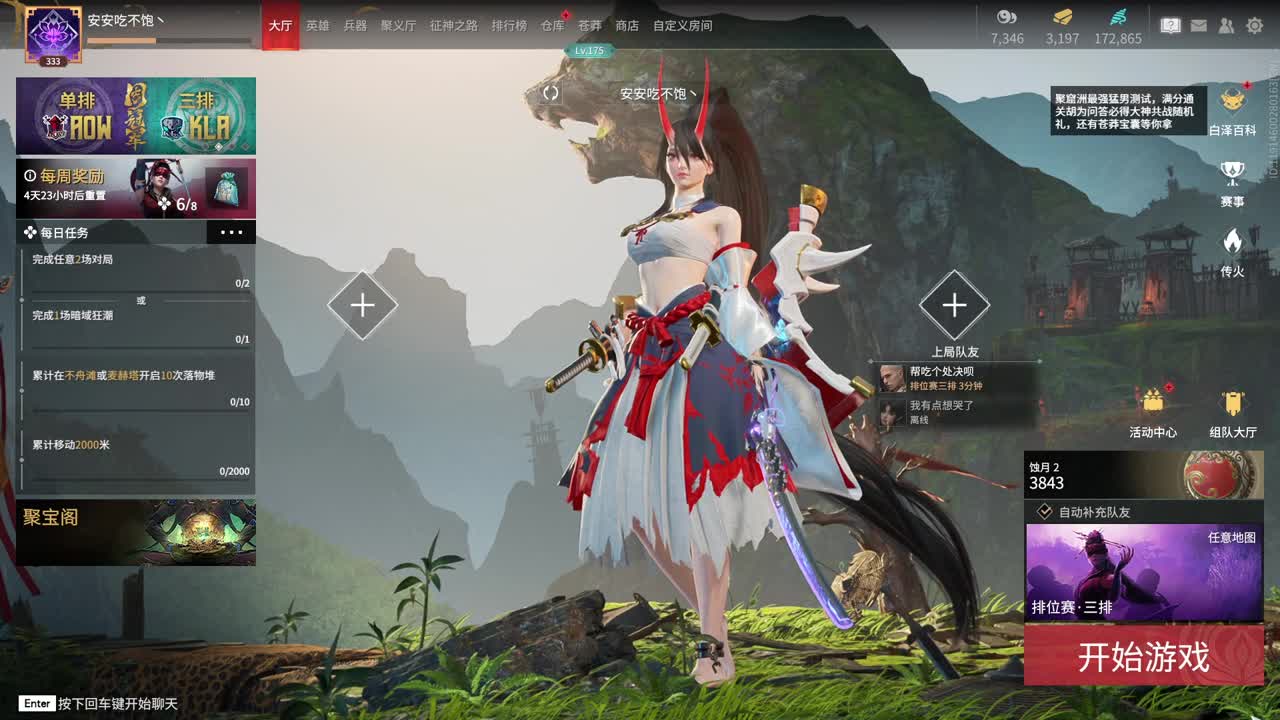Expand daily tasks with the three-dot button
This screenshot has height=720, width=1280.
click(x=231, y=233)
